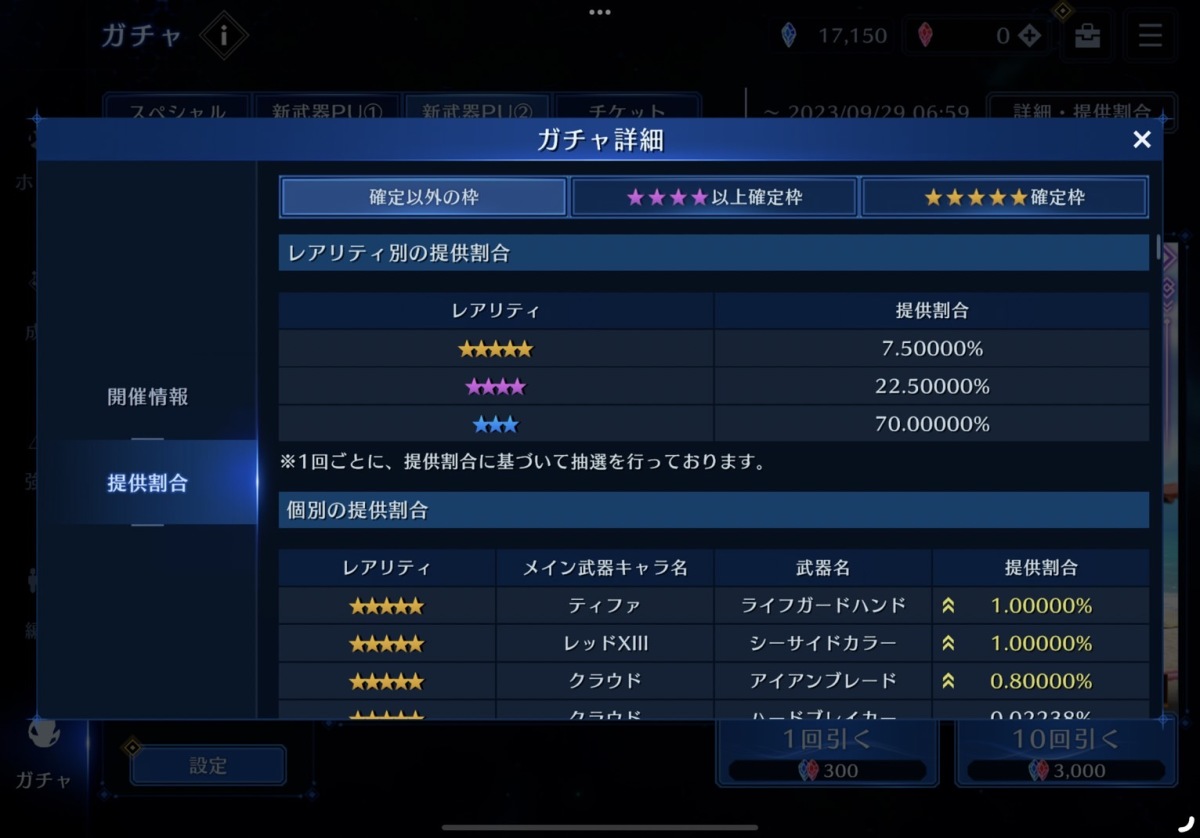1200x838 pixels.
Task: Open the ★★★★★確定枠 tab
Action: click(x=1004, y=197)
